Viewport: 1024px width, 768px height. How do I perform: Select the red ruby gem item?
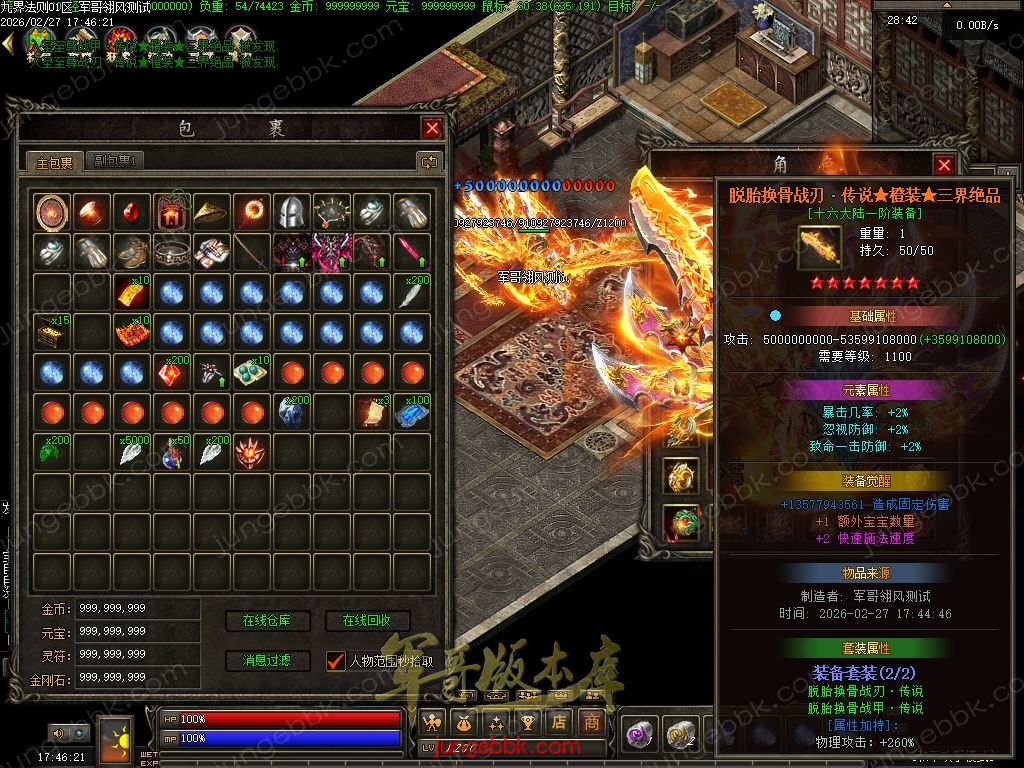[131, 211]
